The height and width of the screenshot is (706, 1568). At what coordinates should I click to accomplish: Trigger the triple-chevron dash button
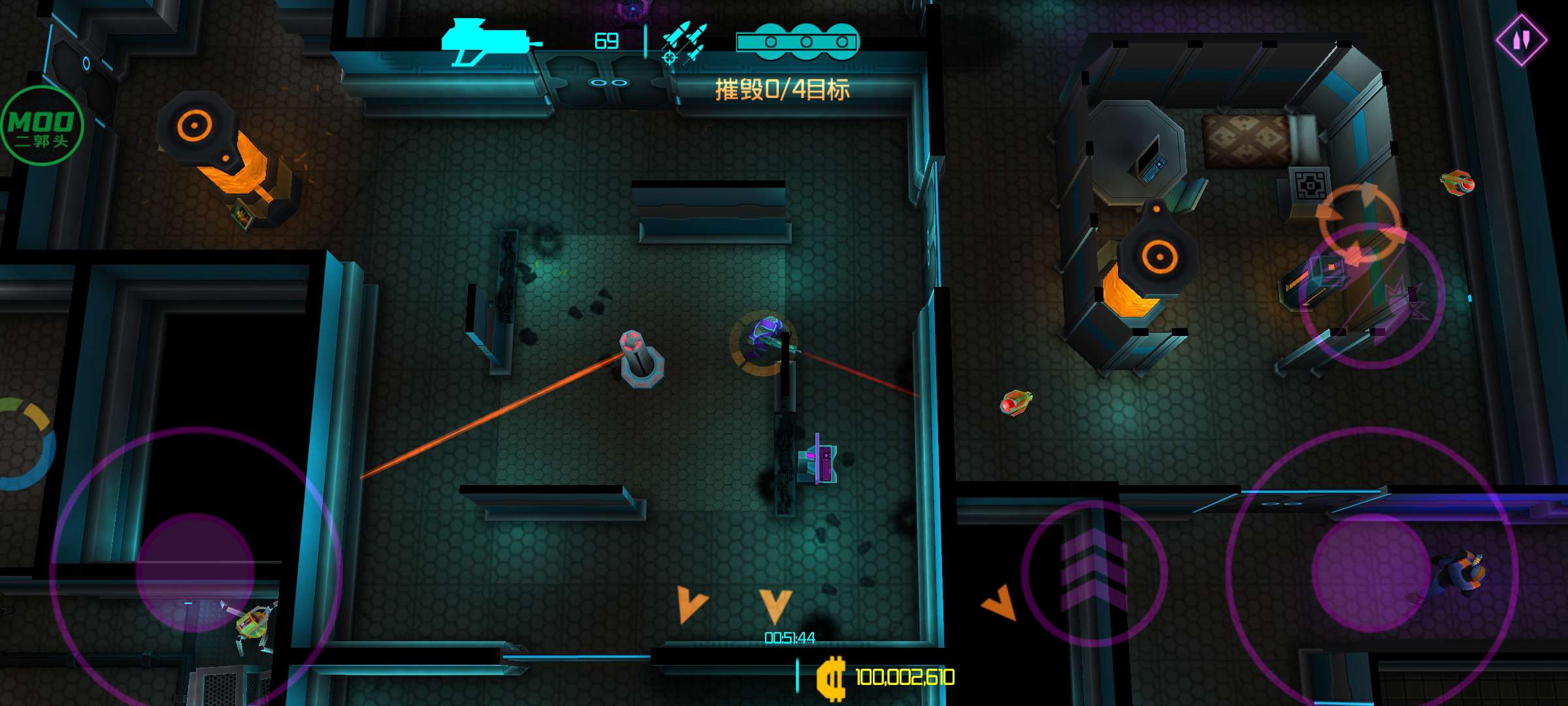[x=1094, y=573]
